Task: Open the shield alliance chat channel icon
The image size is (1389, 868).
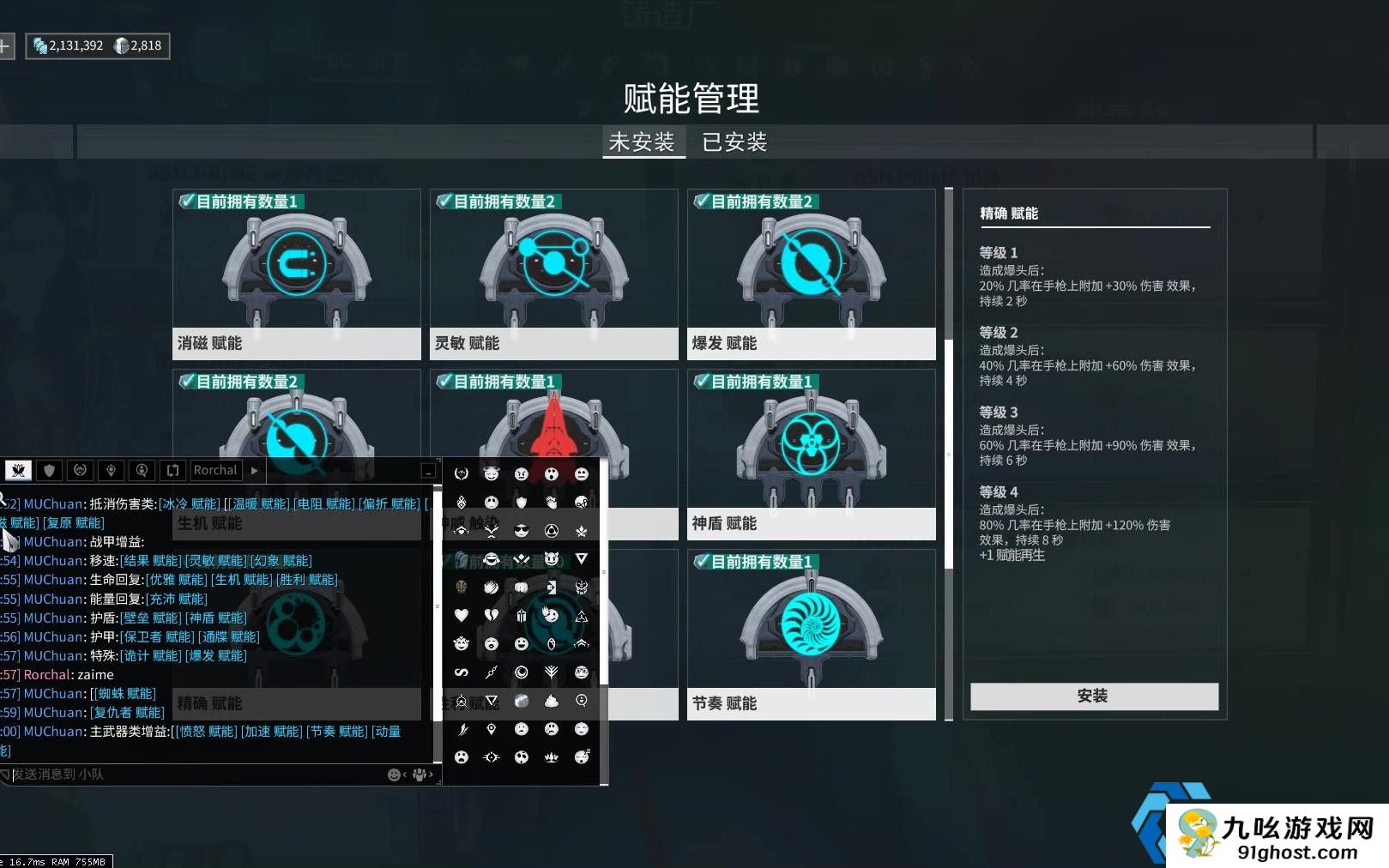Action: tap(49, 470)
